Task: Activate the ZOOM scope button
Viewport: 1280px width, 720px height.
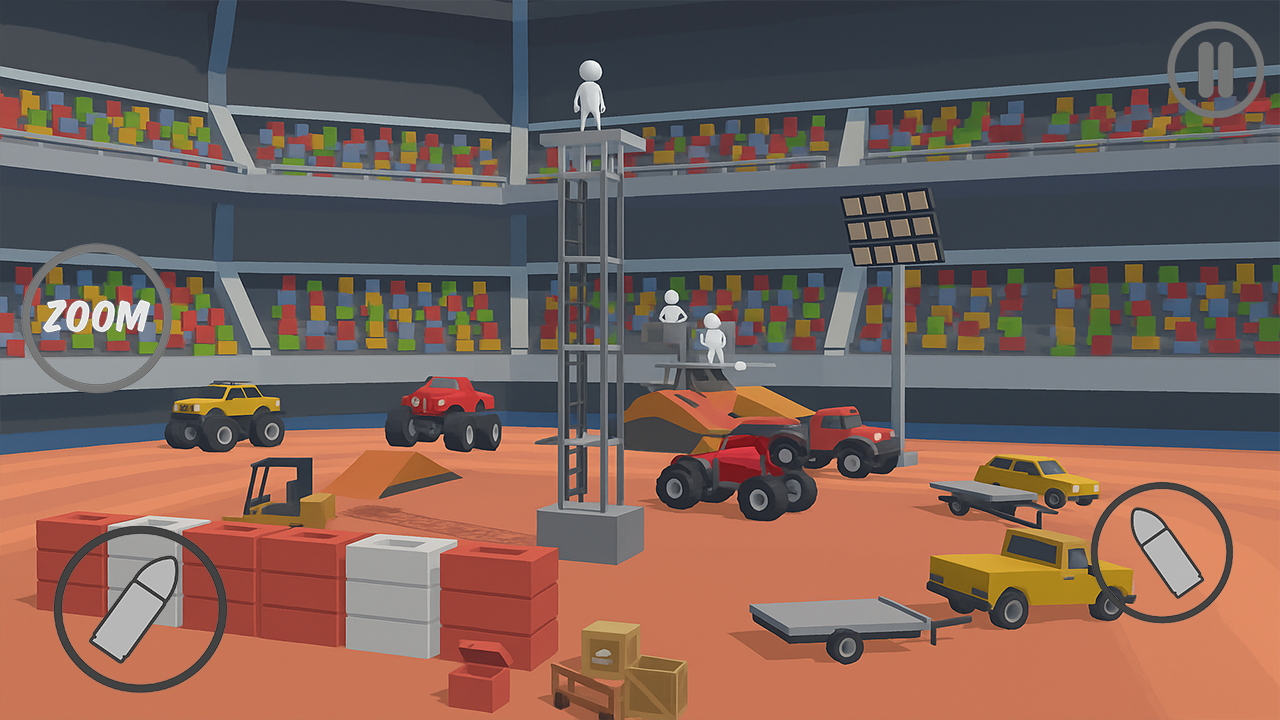Action: pos(96,317)
